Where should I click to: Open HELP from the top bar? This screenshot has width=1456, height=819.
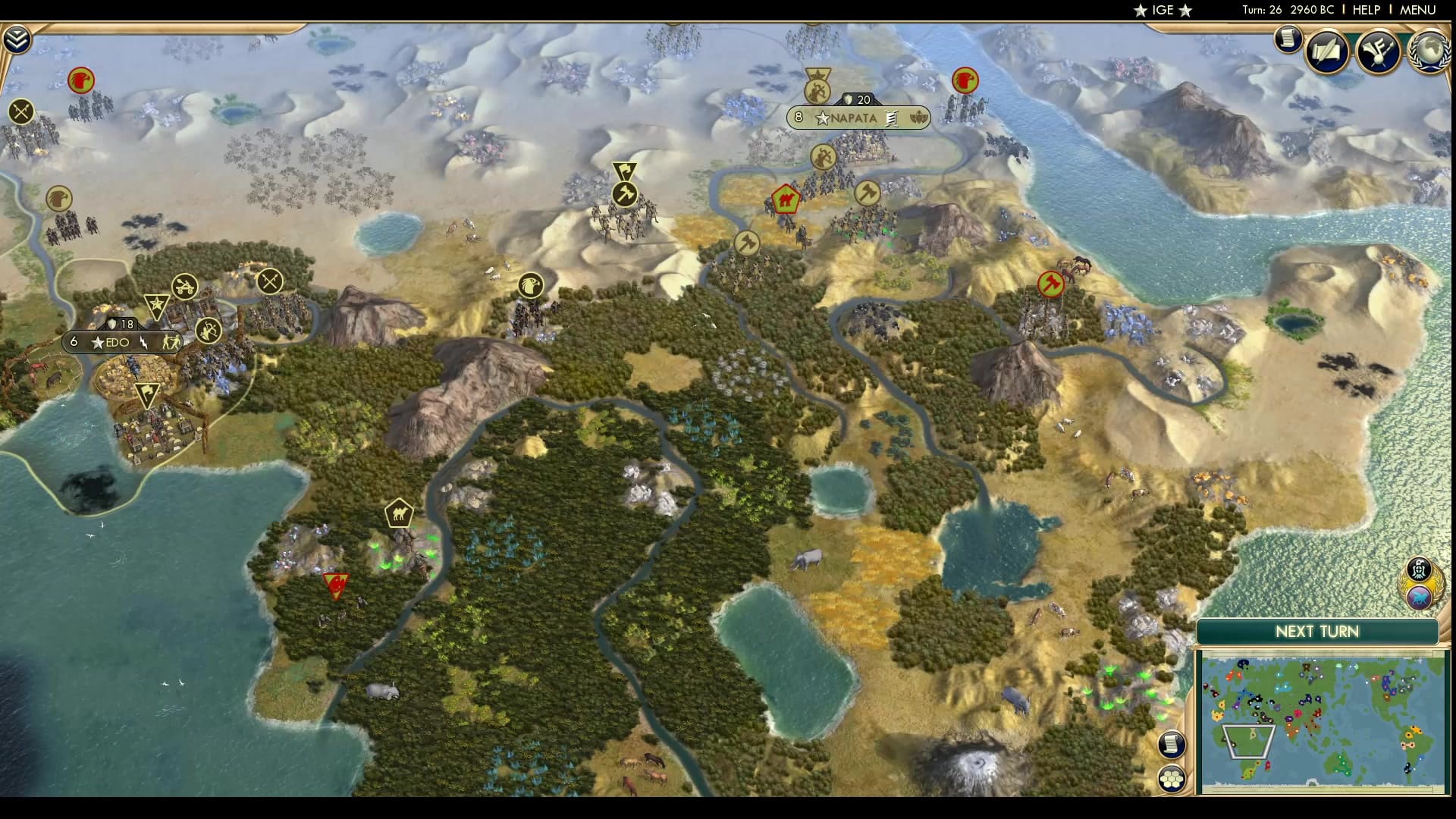(x=1368, y=10)
